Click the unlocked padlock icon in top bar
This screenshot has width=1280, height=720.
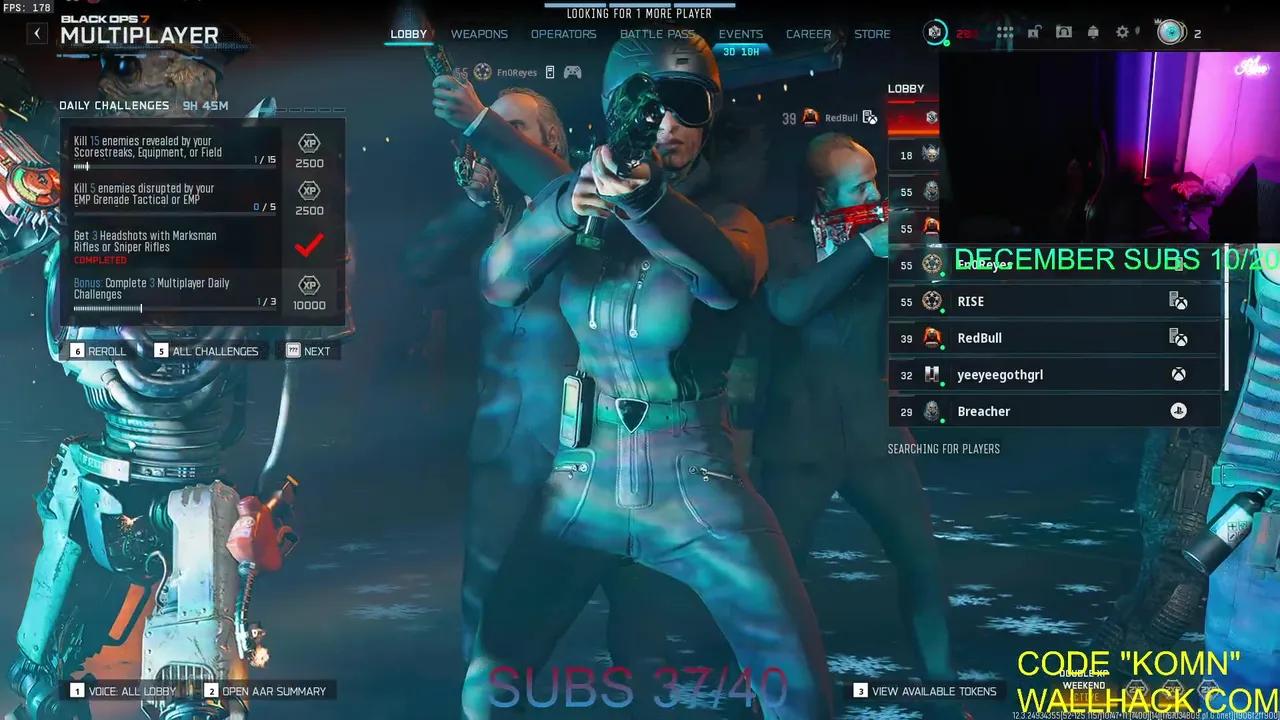[1034, 32]
